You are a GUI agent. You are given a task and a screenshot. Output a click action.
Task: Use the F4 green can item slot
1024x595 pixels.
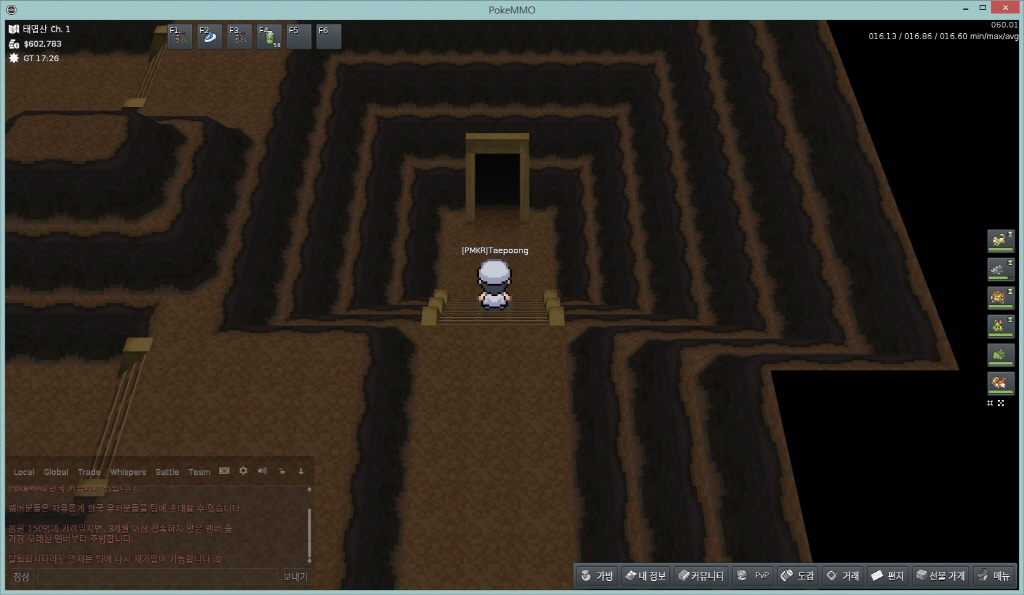(x=269, y=37)
